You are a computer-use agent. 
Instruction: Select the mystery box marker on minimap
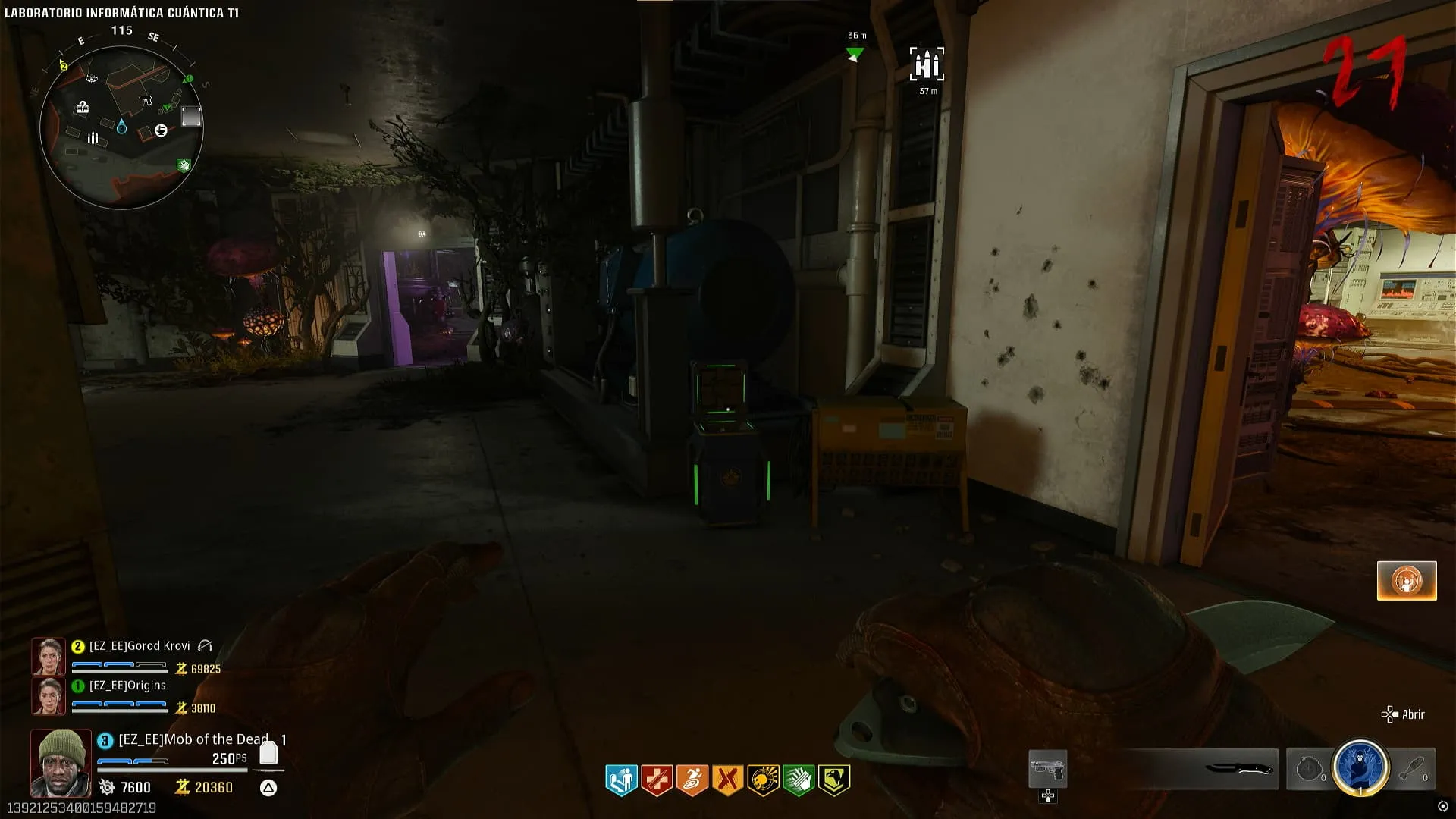[83, 108]
